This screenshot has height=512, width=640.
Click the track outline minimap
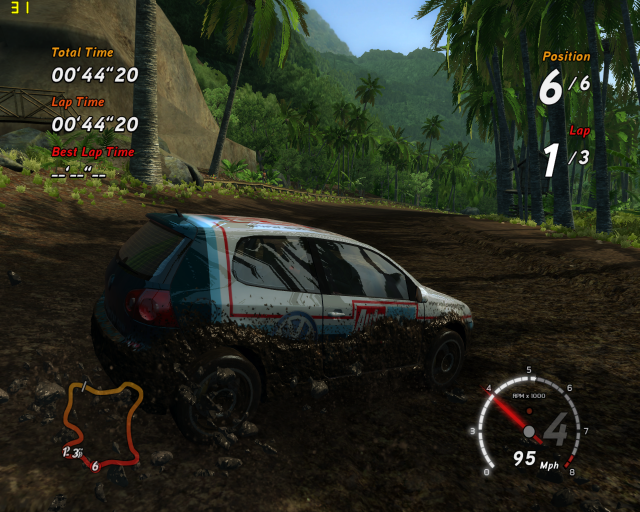101,423
